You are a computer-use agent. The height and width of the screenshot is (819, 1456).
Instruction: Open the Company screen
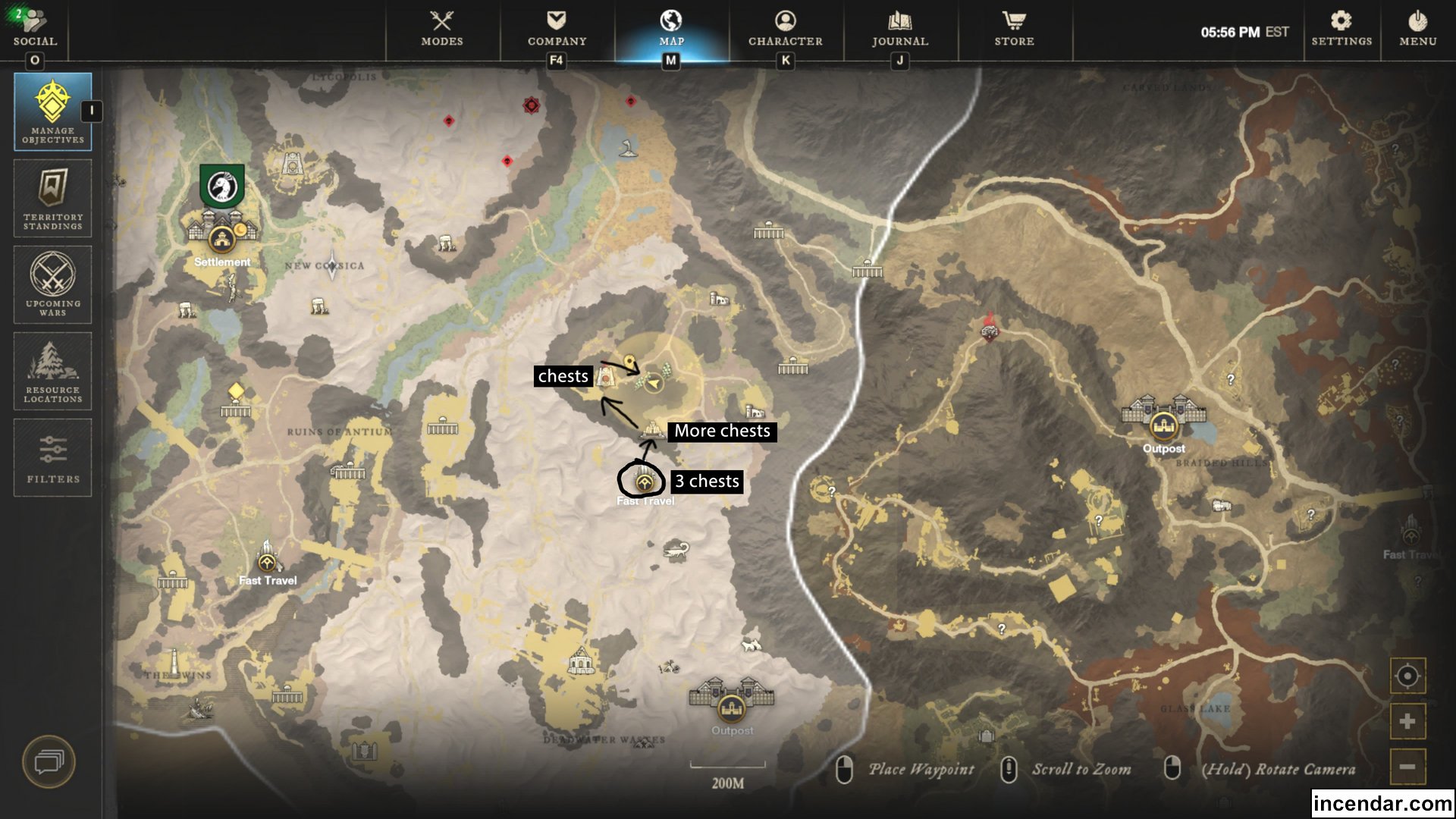(557, 30)
